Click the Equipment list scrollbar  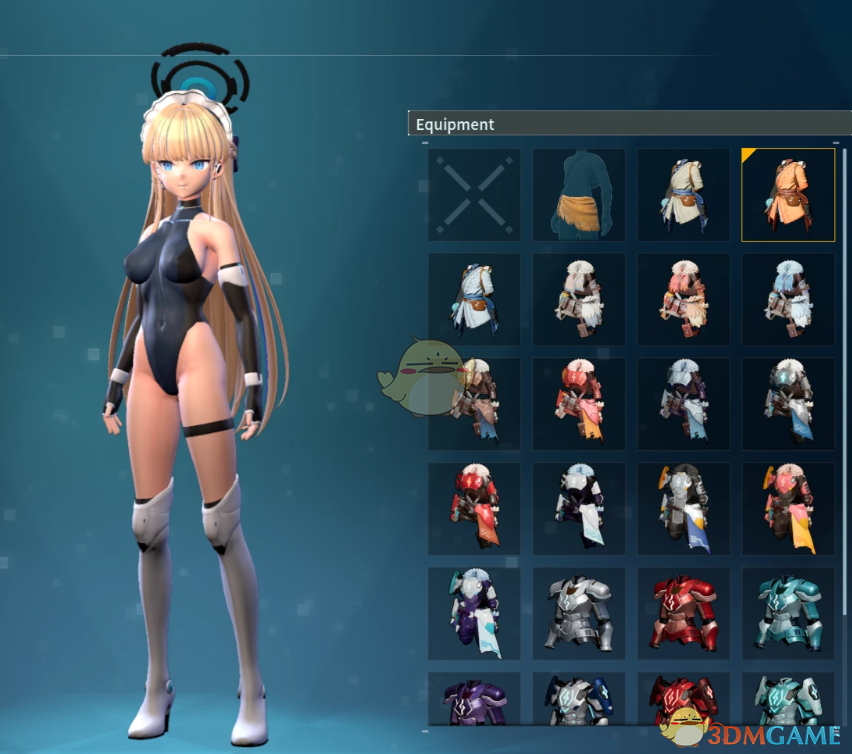(x=845, y=300)
